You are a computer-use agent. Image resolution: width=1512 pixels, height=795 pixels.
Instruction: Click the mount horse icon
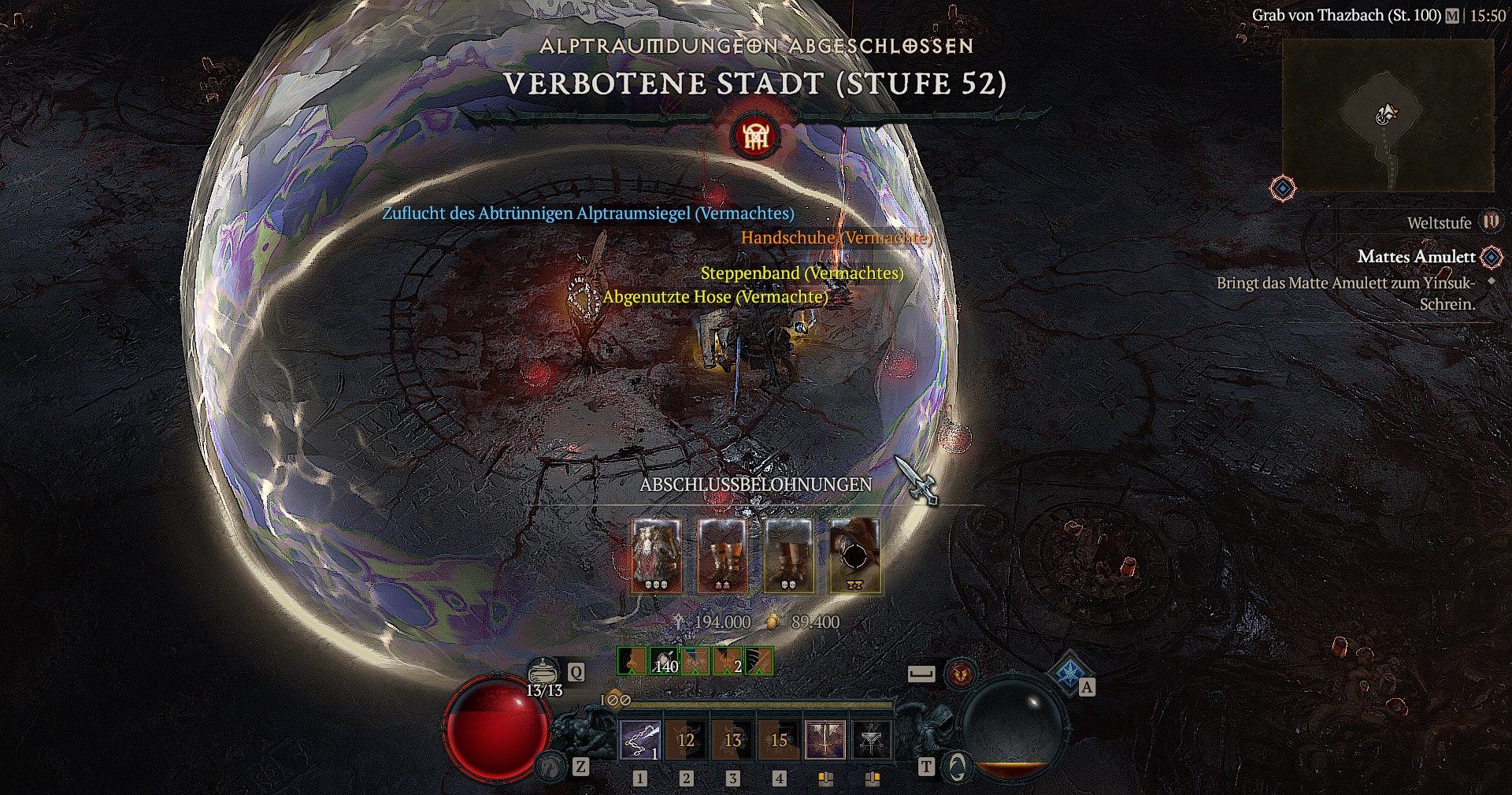click(x=552, y=766)
